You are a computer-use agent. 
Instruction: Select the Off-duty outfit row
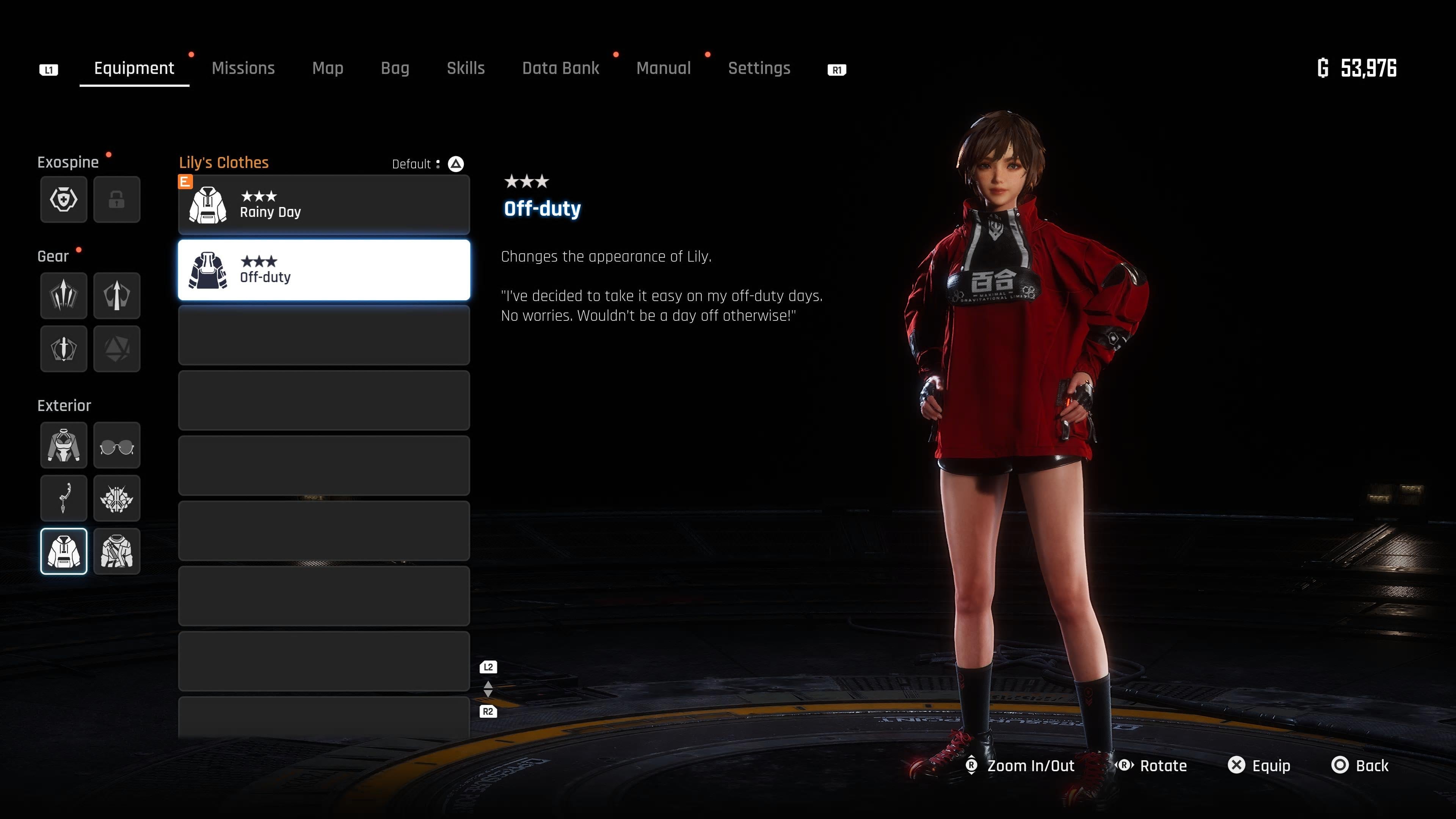tap(324, 270)
